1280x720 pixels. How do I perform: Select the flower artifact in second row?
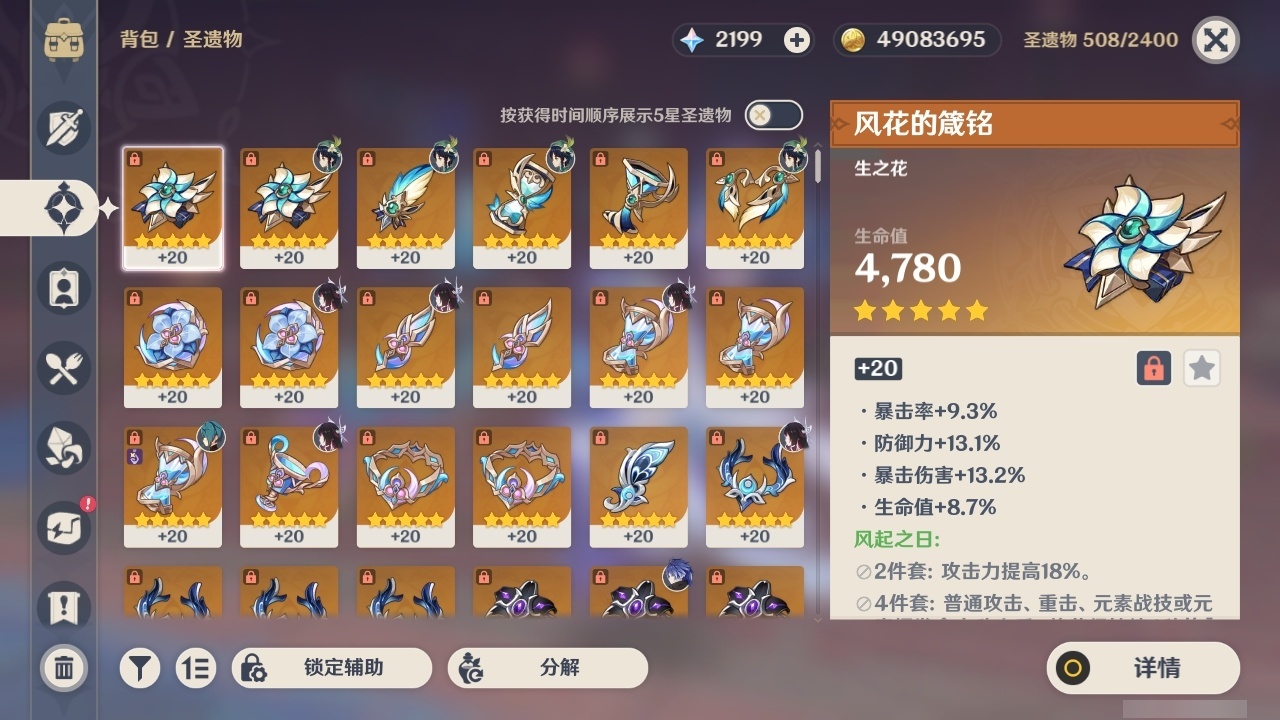pyautogui.click(x=172, y=345)
